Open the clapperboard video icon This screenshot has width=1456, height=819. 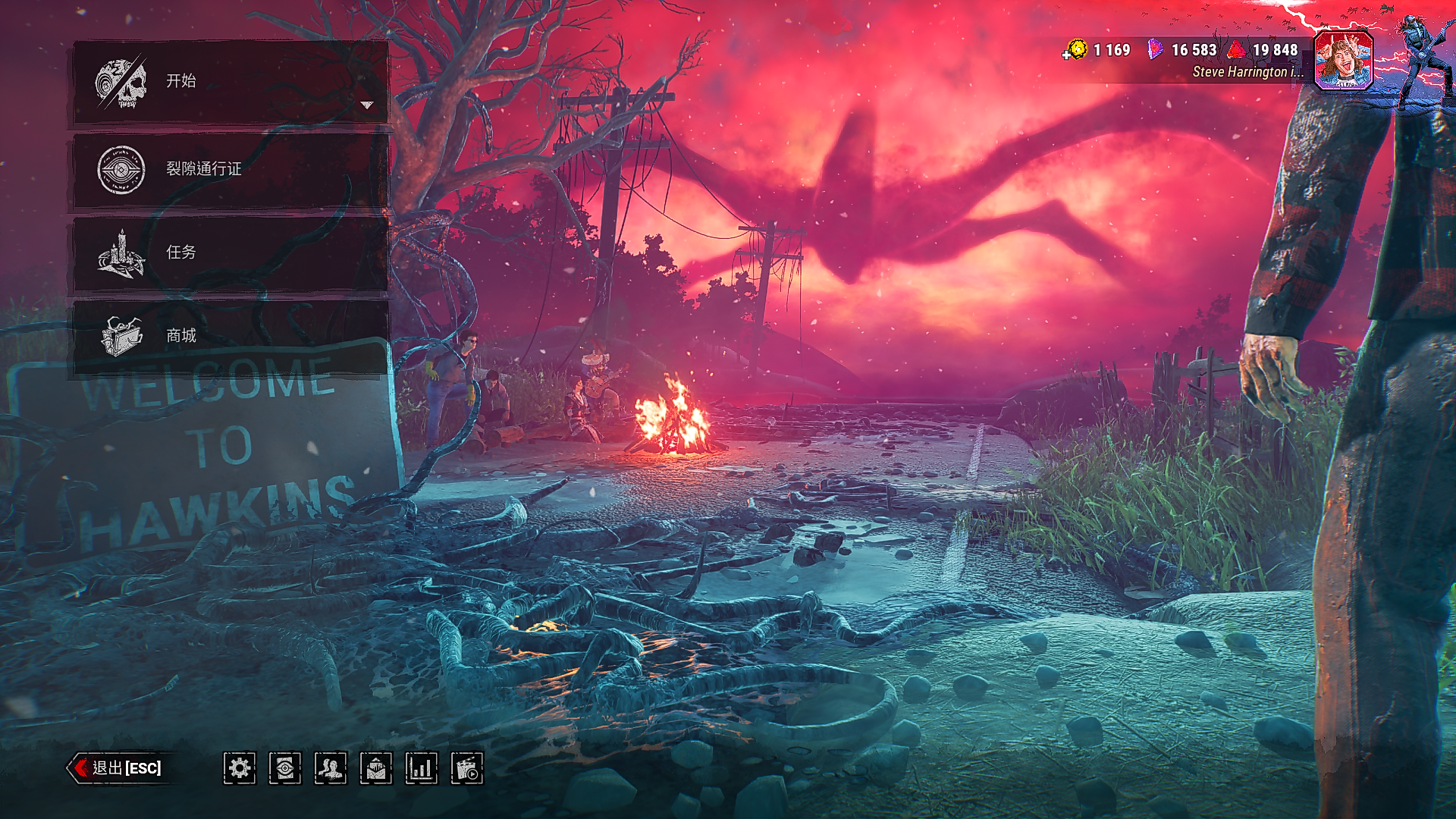tap(467, 768)
